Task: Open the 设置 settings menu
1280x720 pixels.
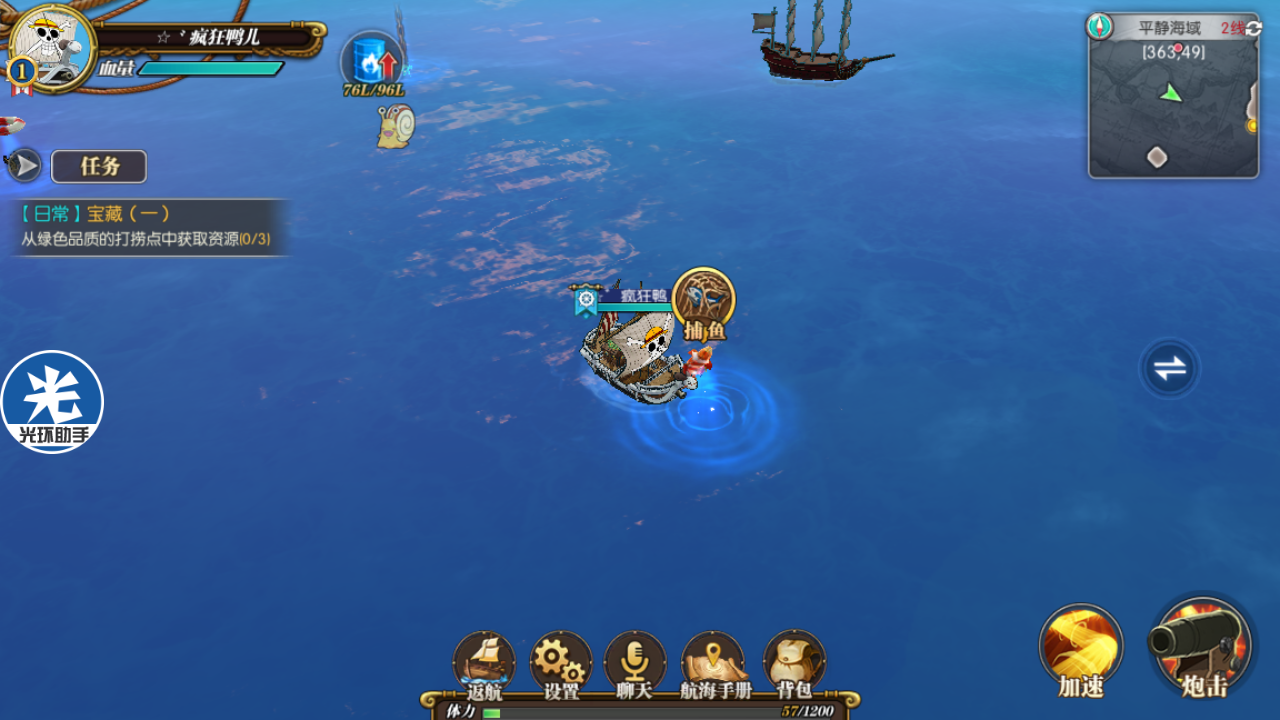Action: [x=561, y=664]
